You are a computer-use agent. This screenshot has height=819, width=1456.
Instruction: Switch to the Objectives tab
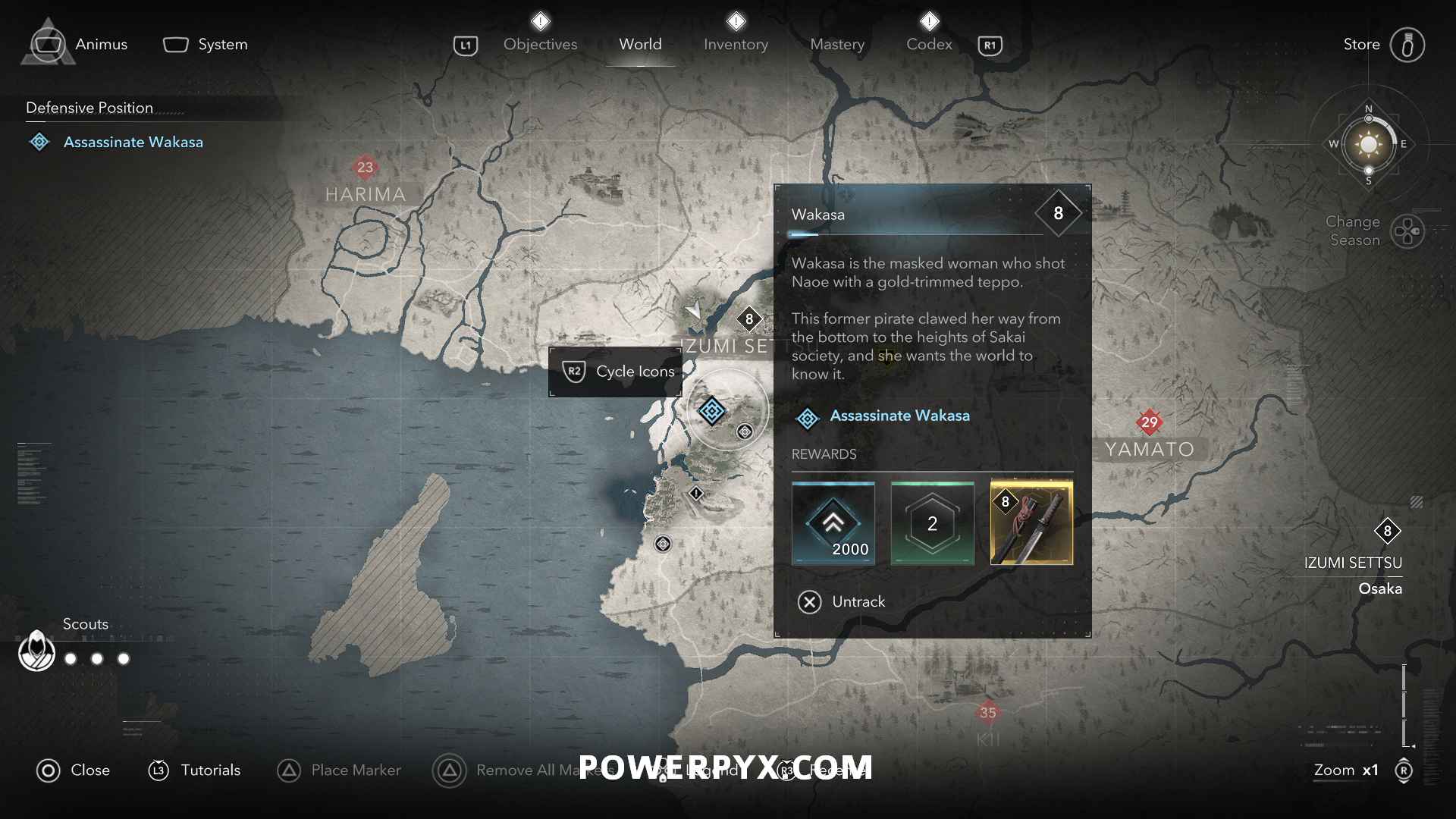point(540,44)
